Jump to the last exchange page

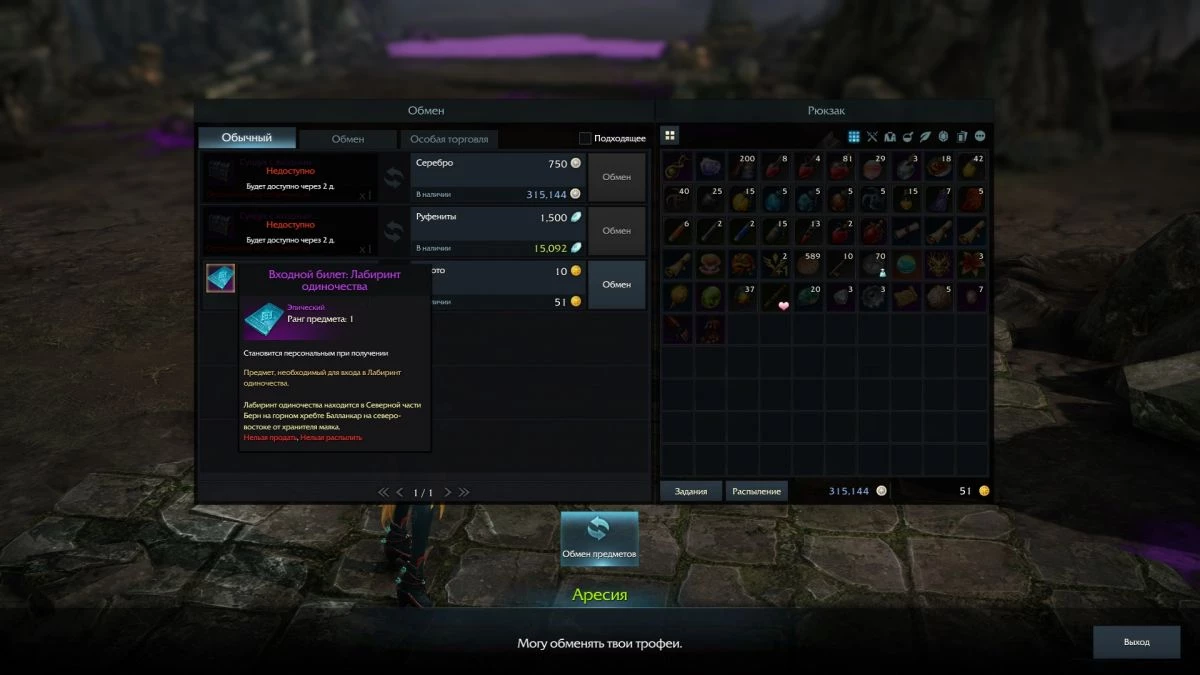pos(464,492)
